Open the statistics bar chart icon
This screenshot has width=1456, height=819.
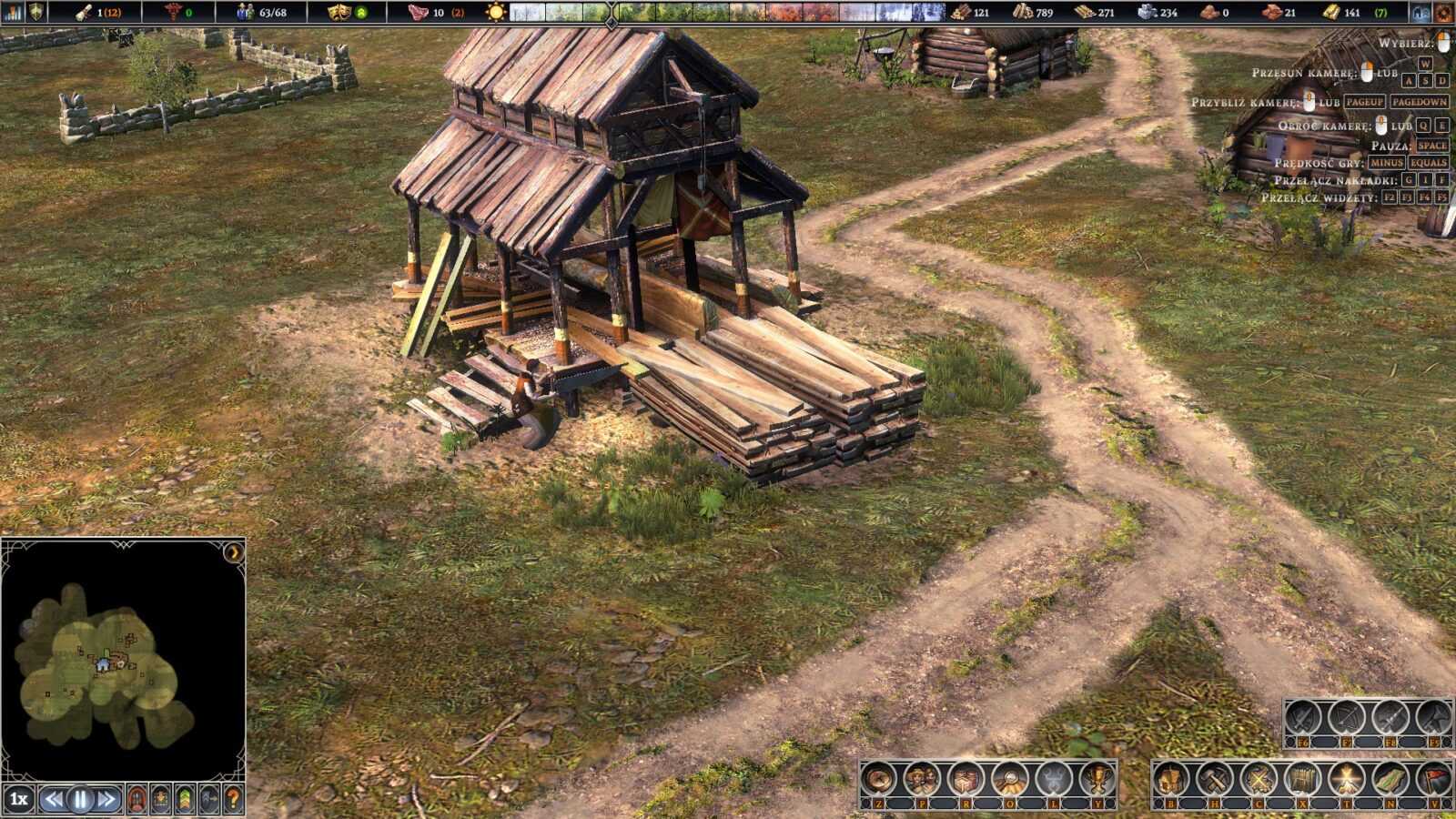pyautogui.click(x=13, y=12)
